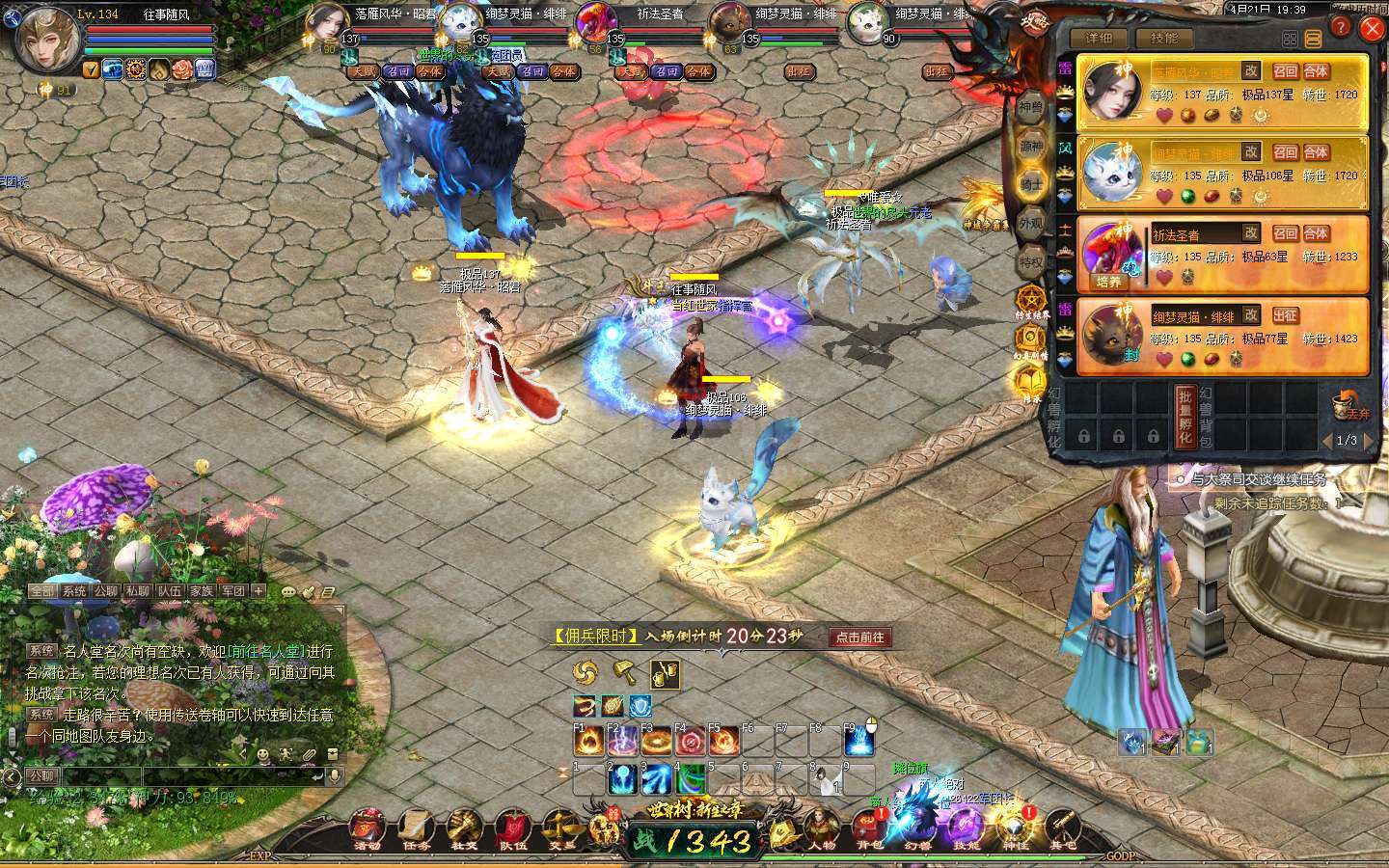Open the 人物 character menu

pyautogui.click(x=822, y=829)
